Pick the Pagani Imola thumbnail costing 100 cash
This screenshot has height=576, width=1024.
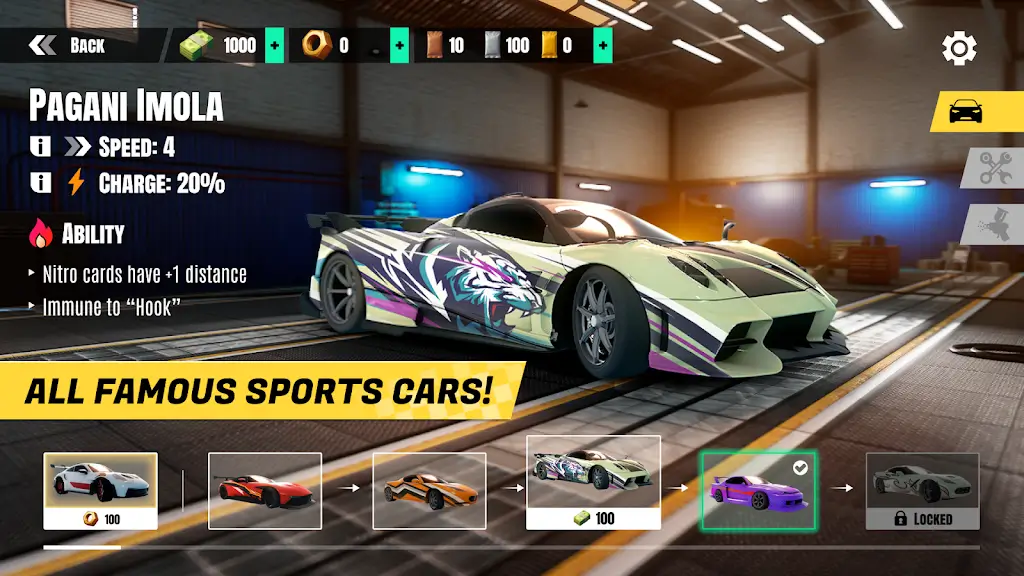tap(594, 482)
